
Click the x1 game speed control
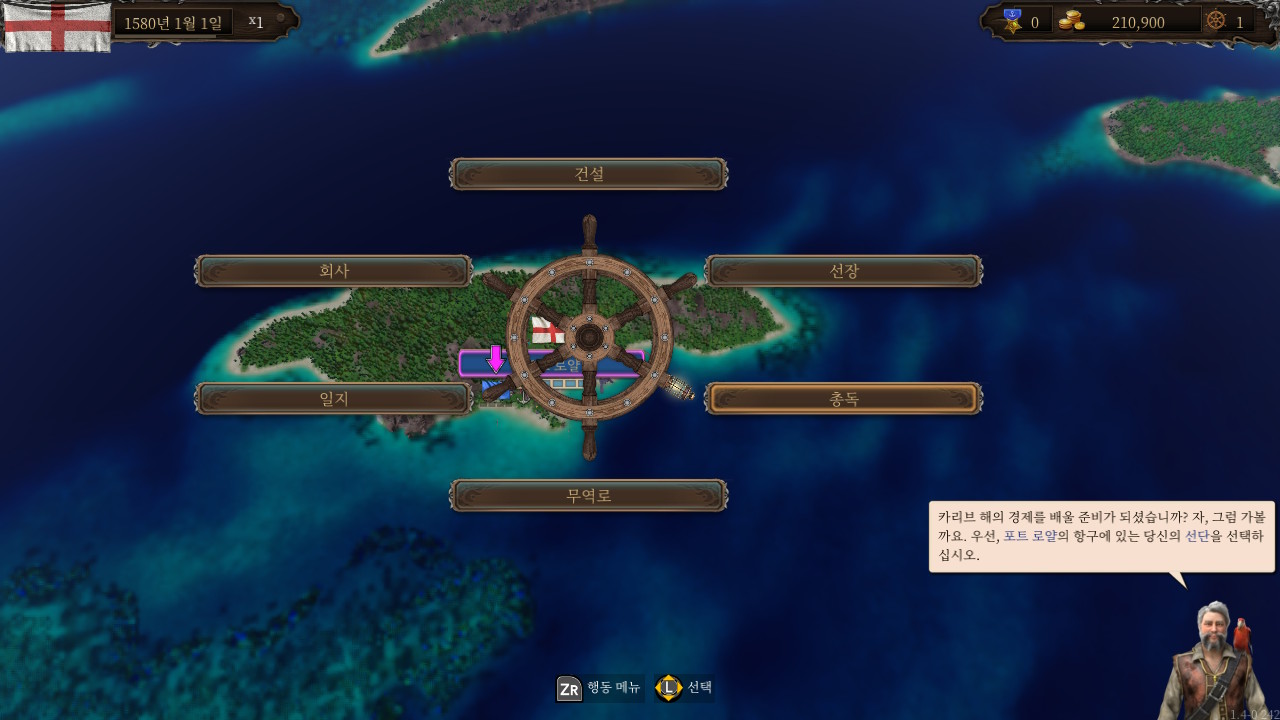257,20
